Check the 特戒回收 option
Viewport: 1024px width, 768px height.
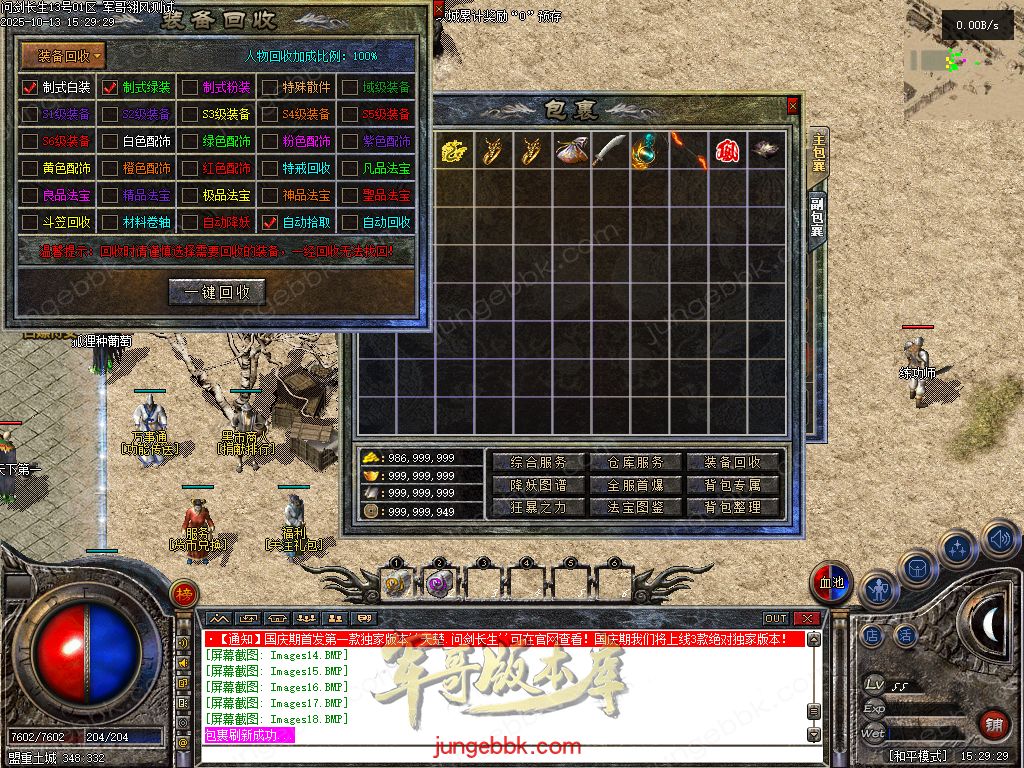click(x=270, y=168)
